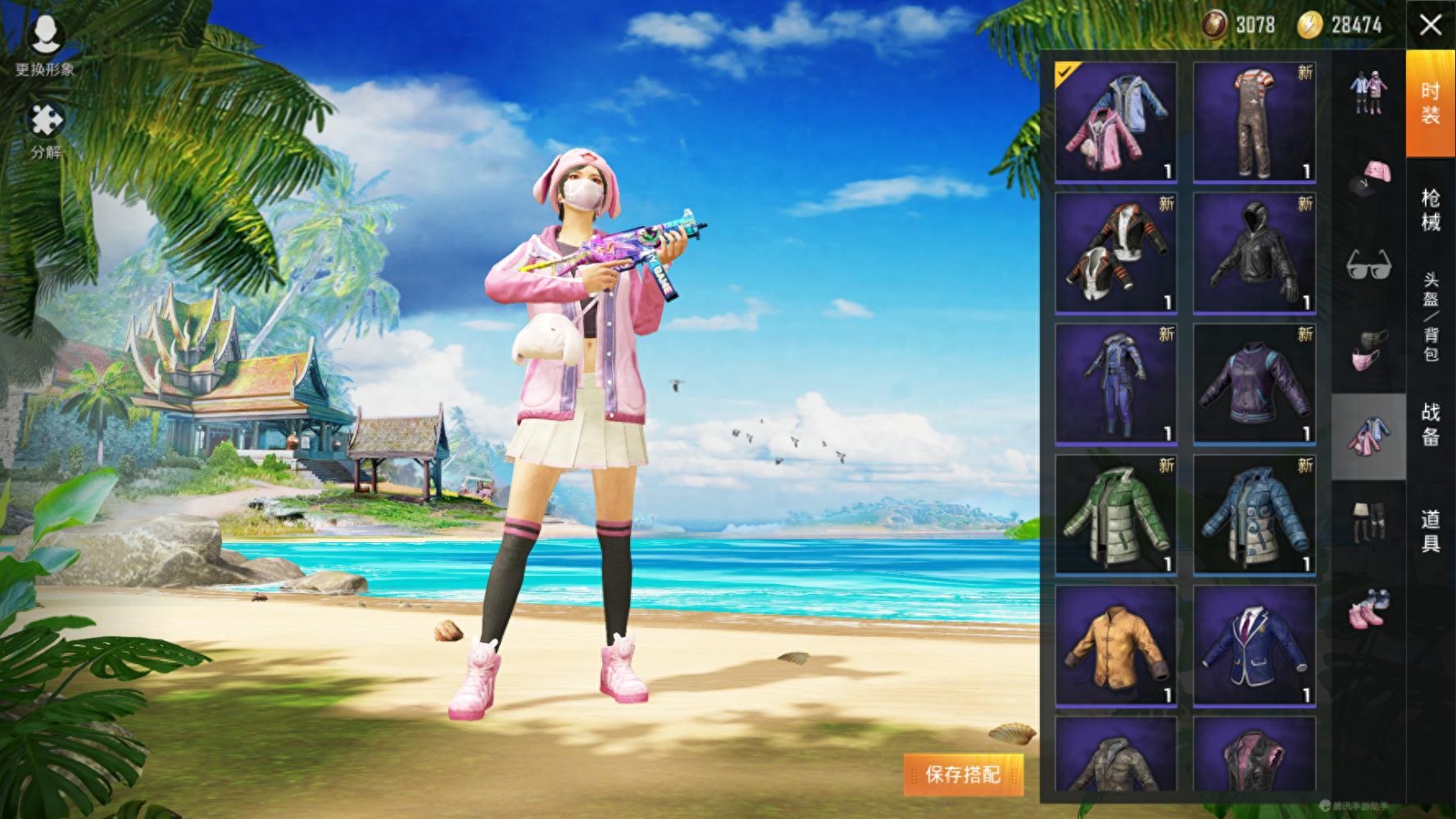Save the outfit with 保存搭配 button

tap(963, 774)
